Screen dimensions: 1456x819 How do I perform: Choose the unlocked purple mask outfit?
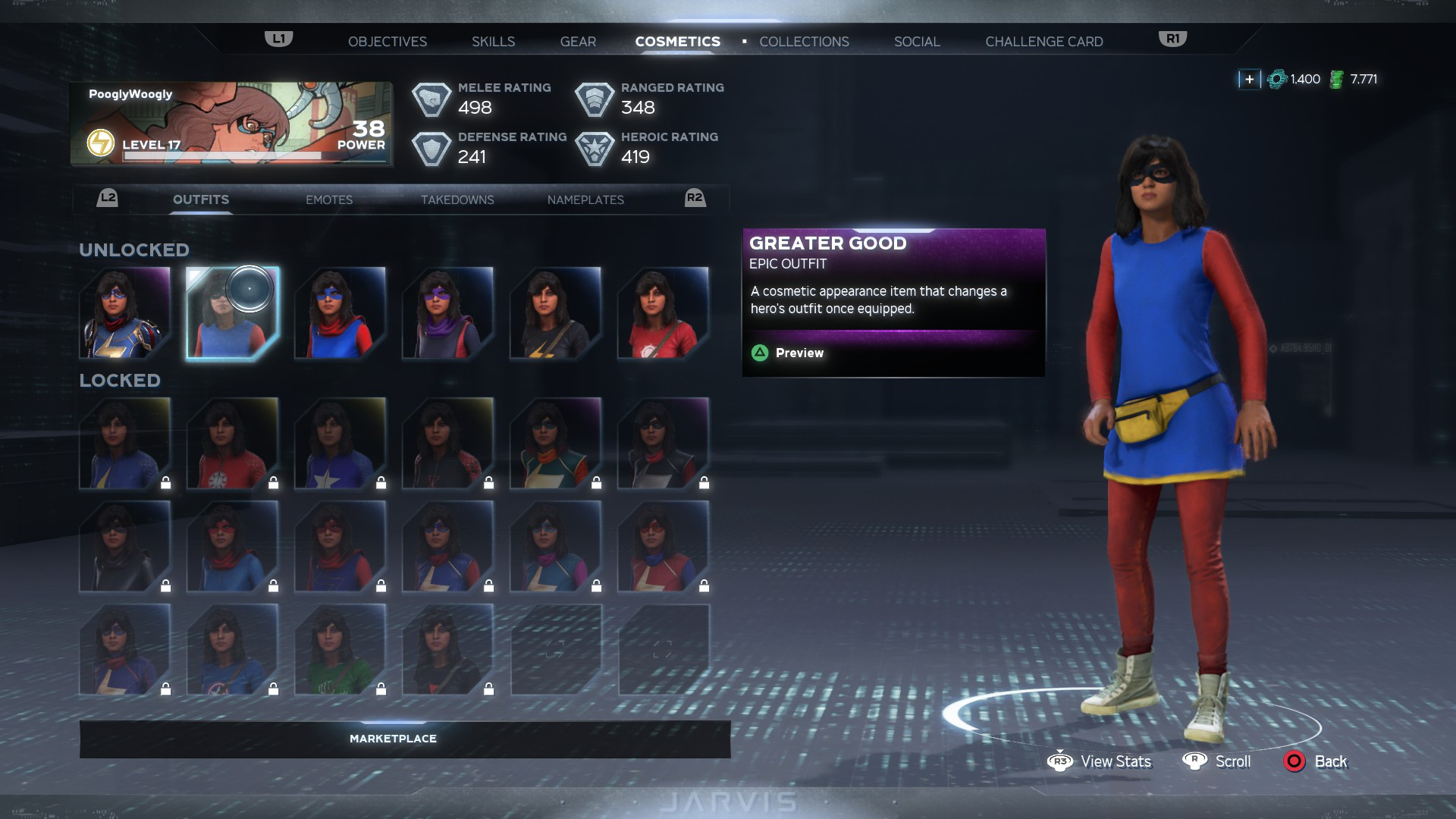[x=448, y=312]
